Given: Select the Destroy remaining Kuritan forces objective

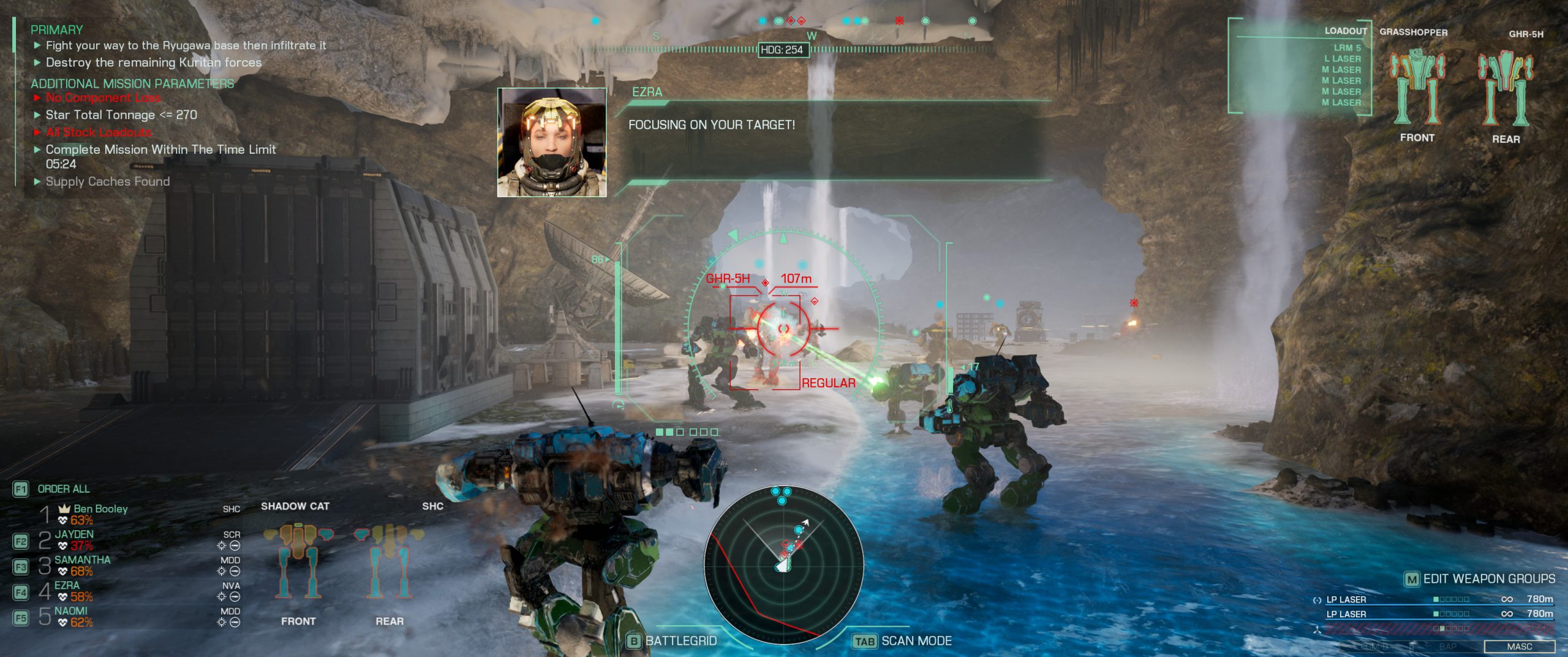Looking at the screenshot, I should point(153,63).
